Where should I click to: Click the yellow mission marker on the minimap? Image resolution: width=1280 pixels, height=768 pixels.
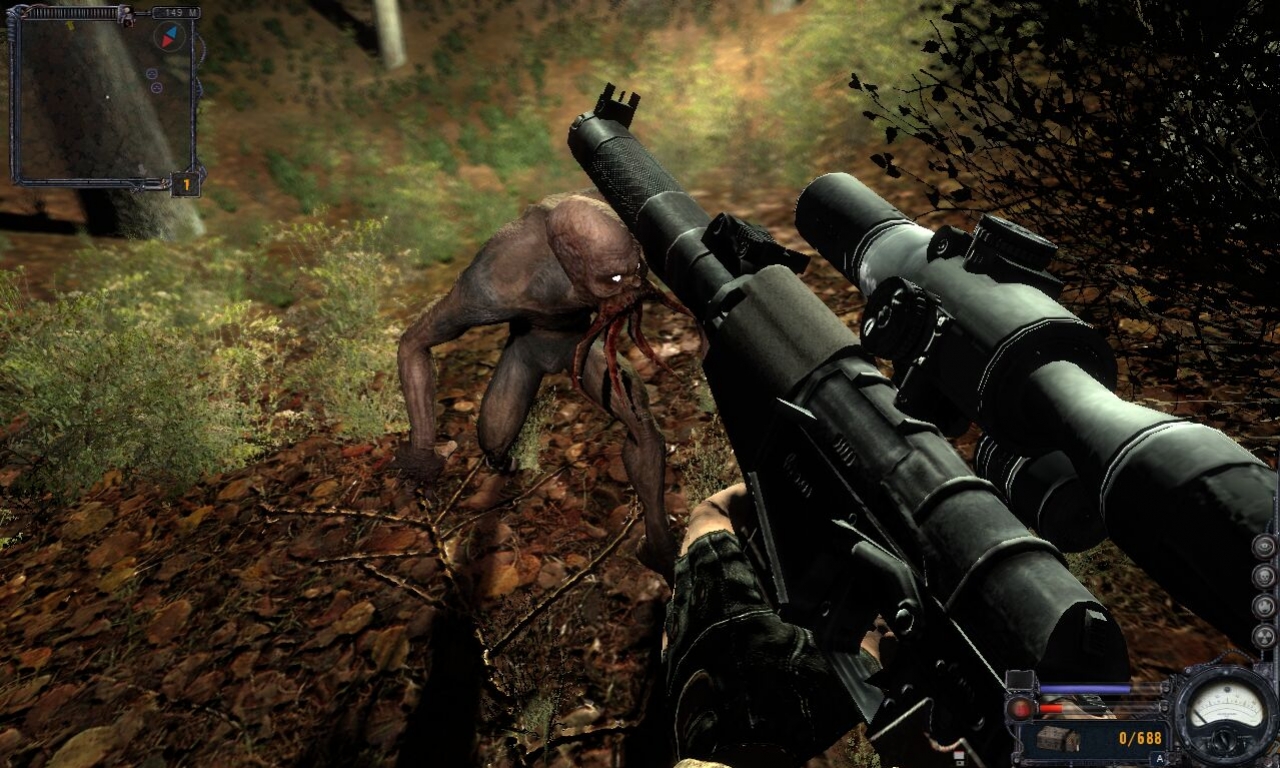[70, 26]
